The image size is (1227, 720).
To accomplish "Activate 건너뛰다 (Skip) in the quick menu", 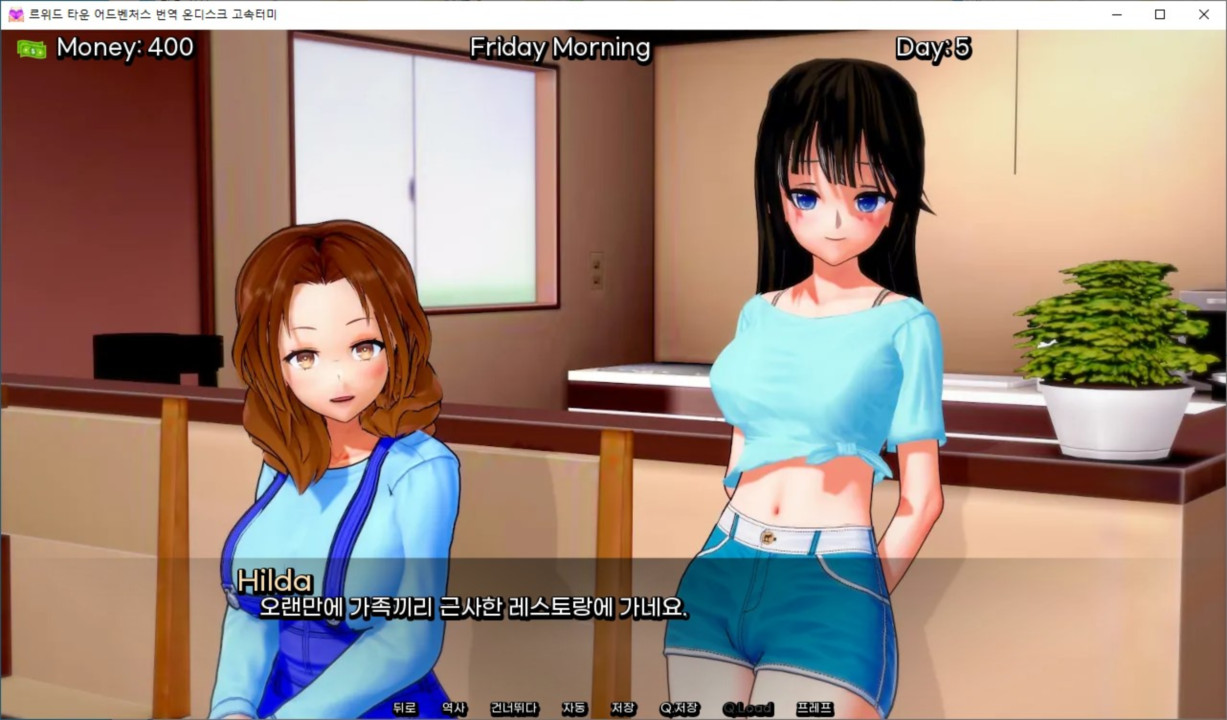I will click(514, 708).
